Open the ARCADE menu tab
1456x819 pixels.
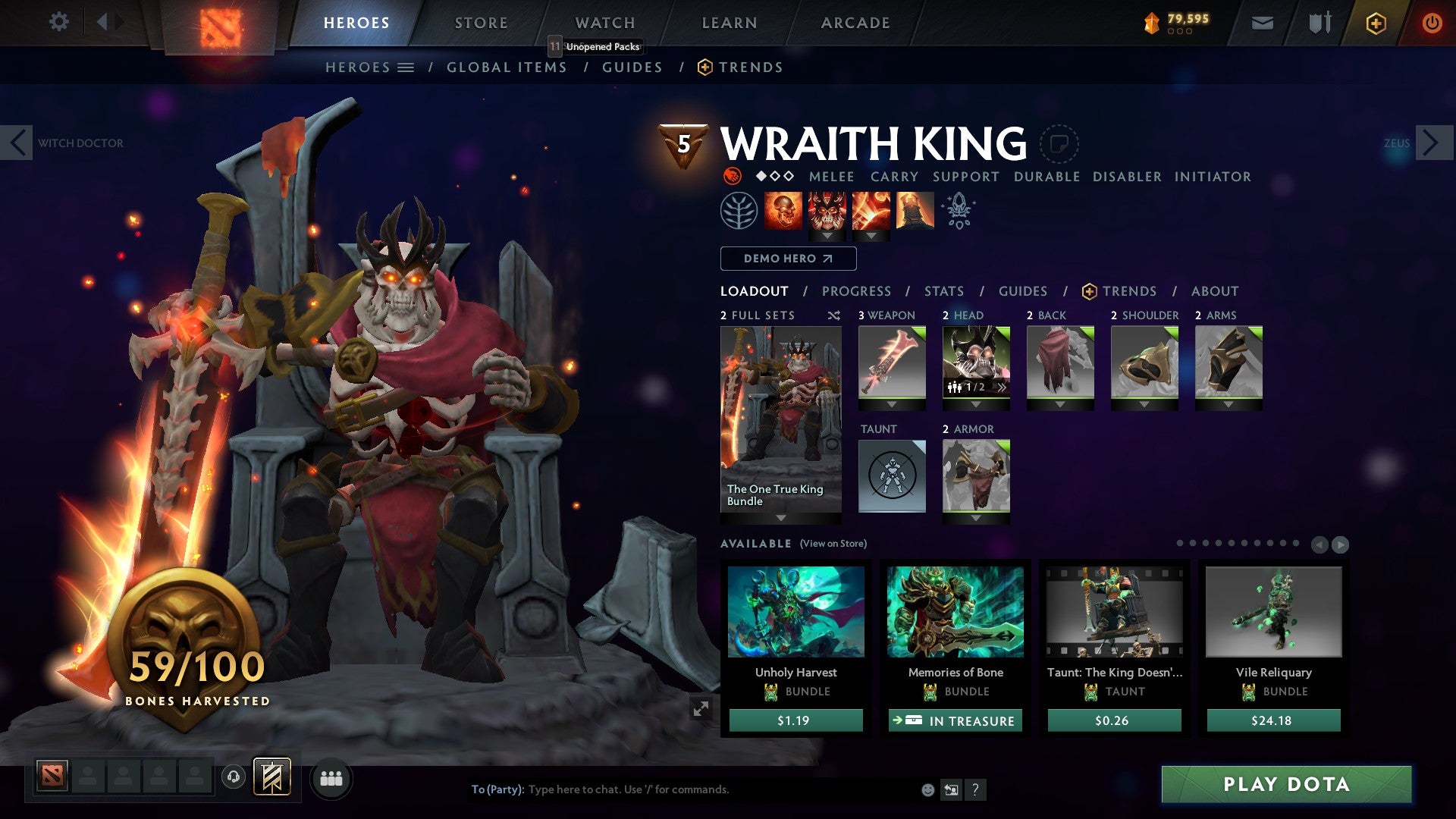pos(855,22)
